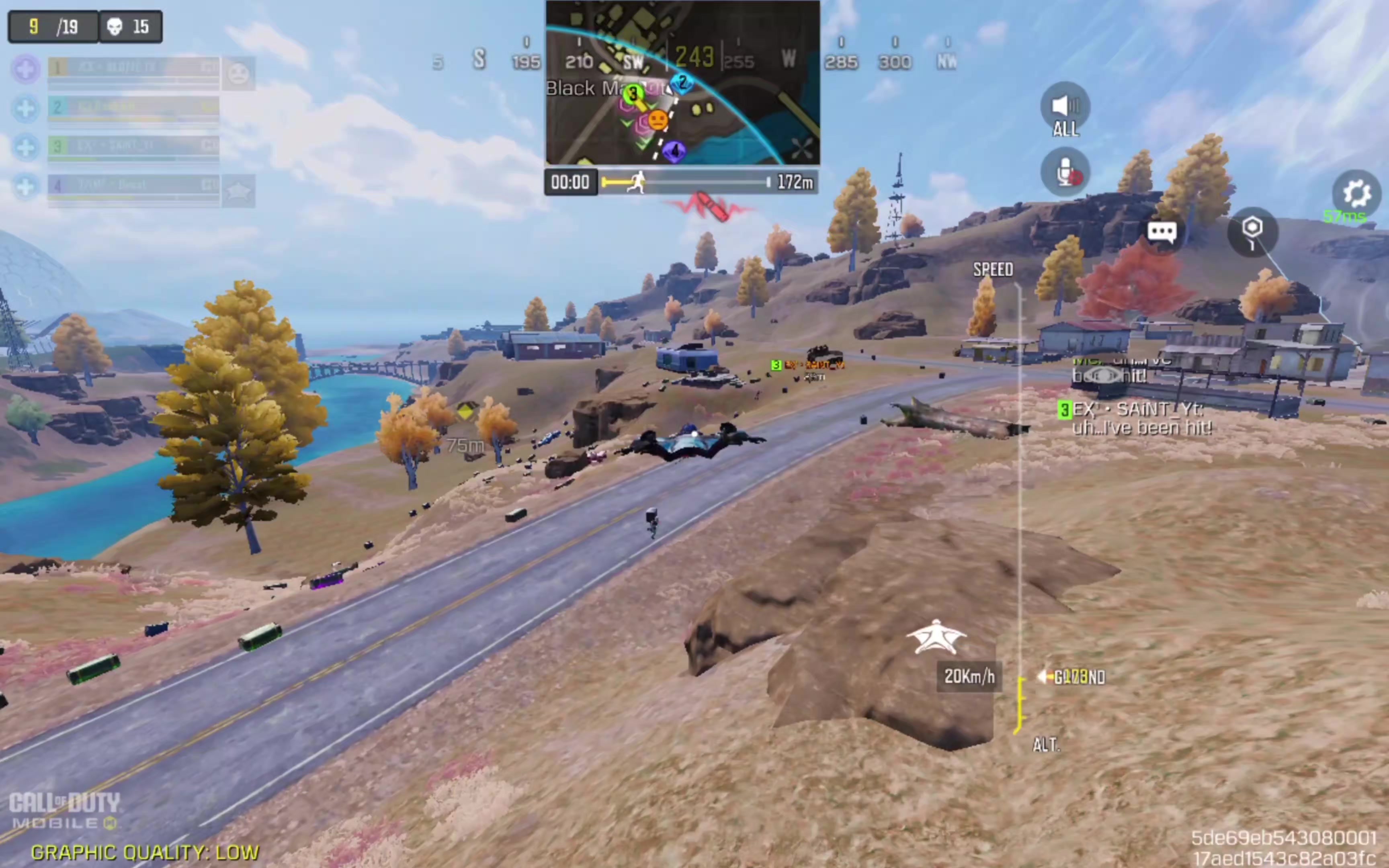Expand minimap using the crossed-arrows icon
Image resolution: width=1389 pixels, height=868 pixels.
801,149
